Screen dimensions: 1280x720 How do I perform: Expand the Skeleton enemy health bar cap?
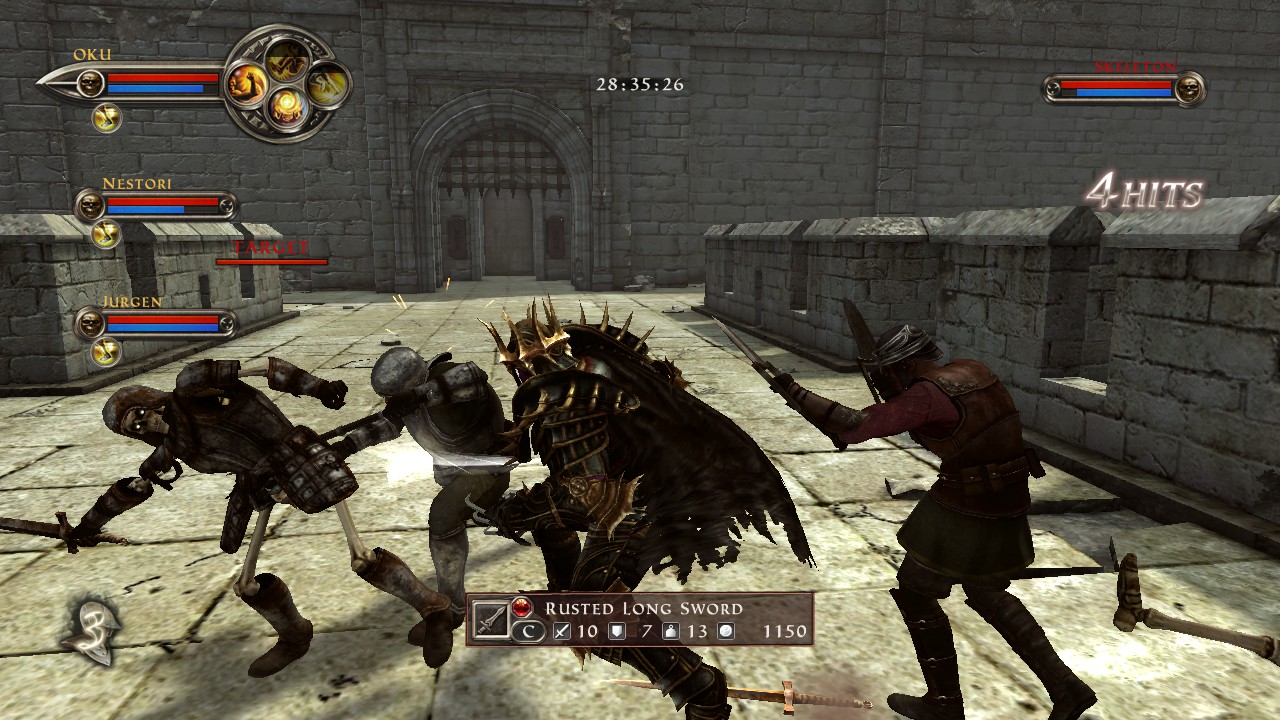tap(1051, 87)
